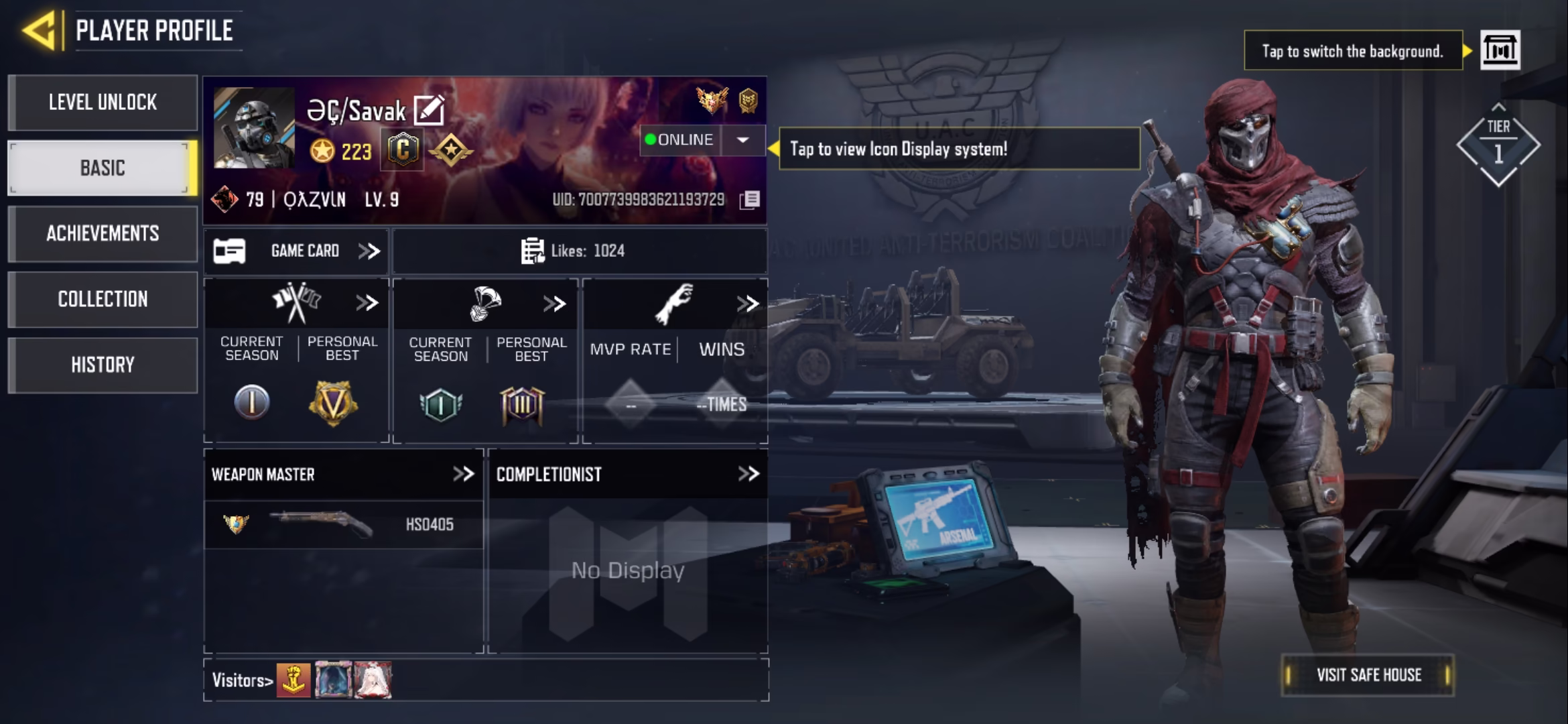Screen dimensions: 1568x724
Task: View the History tab
Action: point(103,365)
